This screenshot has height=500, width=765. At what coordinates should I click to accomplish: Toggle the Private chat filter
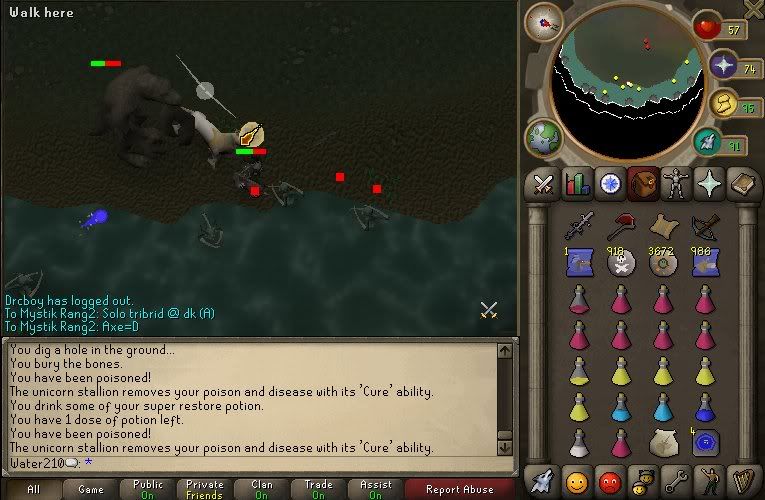[205, 489]
